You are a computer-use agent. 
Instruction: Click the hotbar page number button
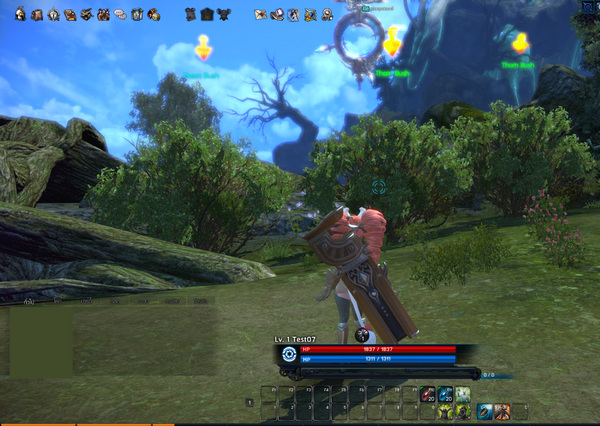tap(249, 402)
